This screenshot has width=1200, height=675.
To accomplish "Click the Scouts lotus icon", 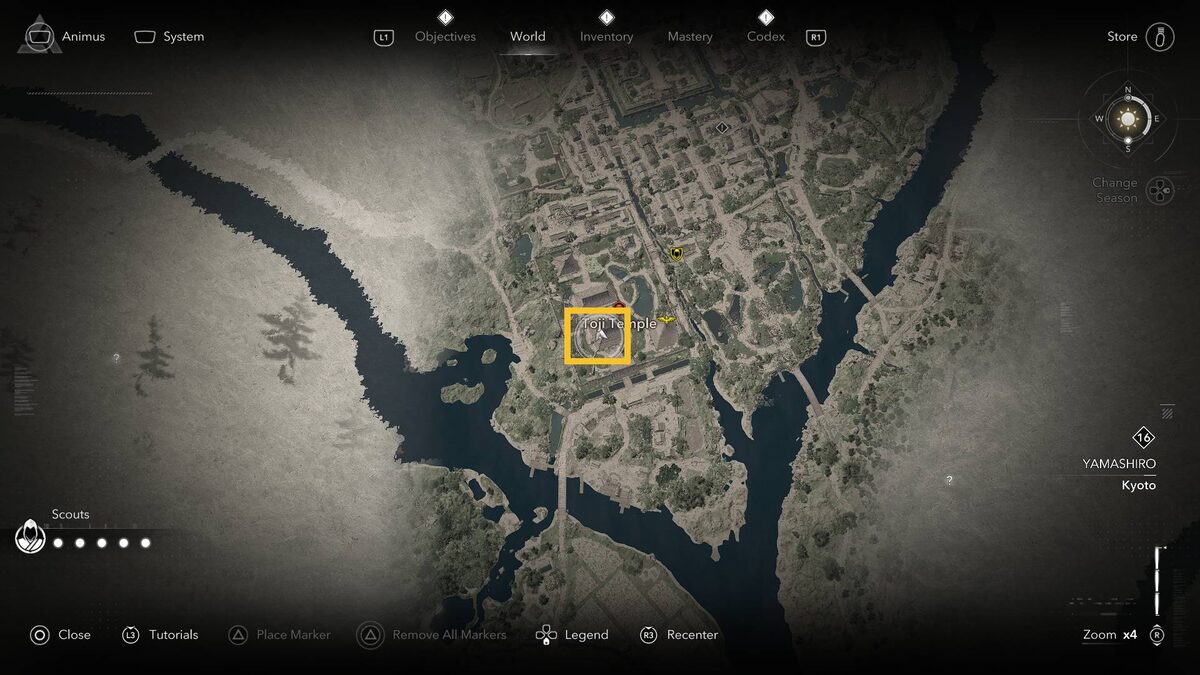I will click(30, 538).
